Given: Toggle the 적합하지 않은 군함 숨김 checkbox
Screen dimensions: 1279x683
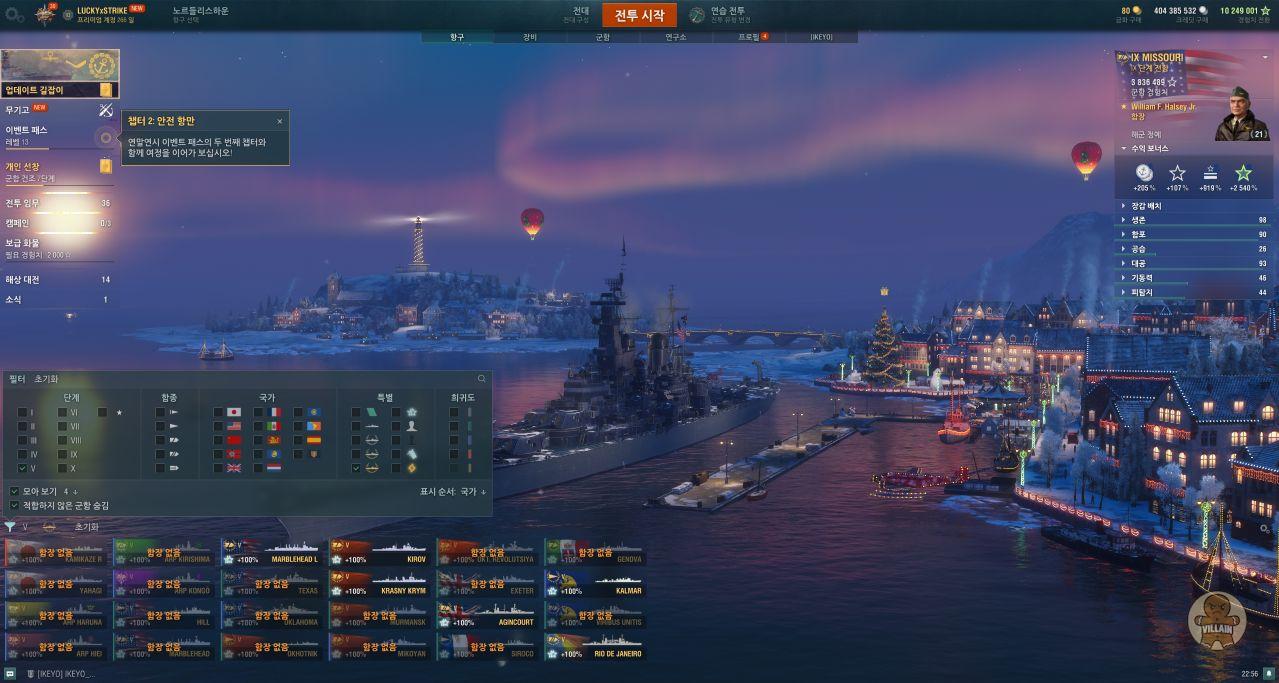Looking at the screenshot, I should (x=14, y=506).
